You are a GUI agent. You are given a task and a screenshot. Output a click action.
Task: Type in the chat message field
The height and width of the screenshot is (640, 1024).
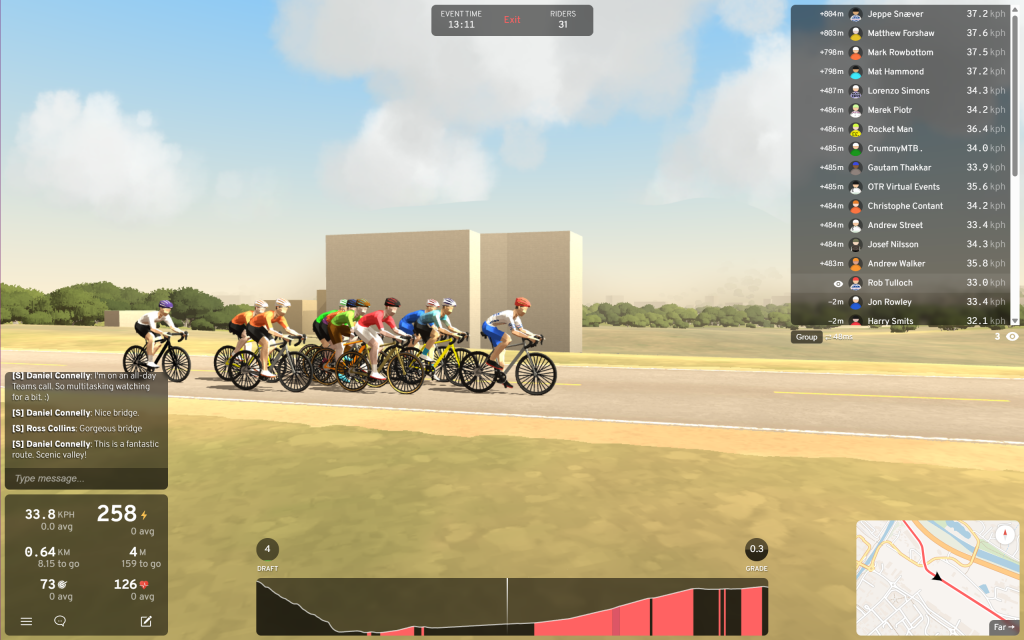pos(86,479)
